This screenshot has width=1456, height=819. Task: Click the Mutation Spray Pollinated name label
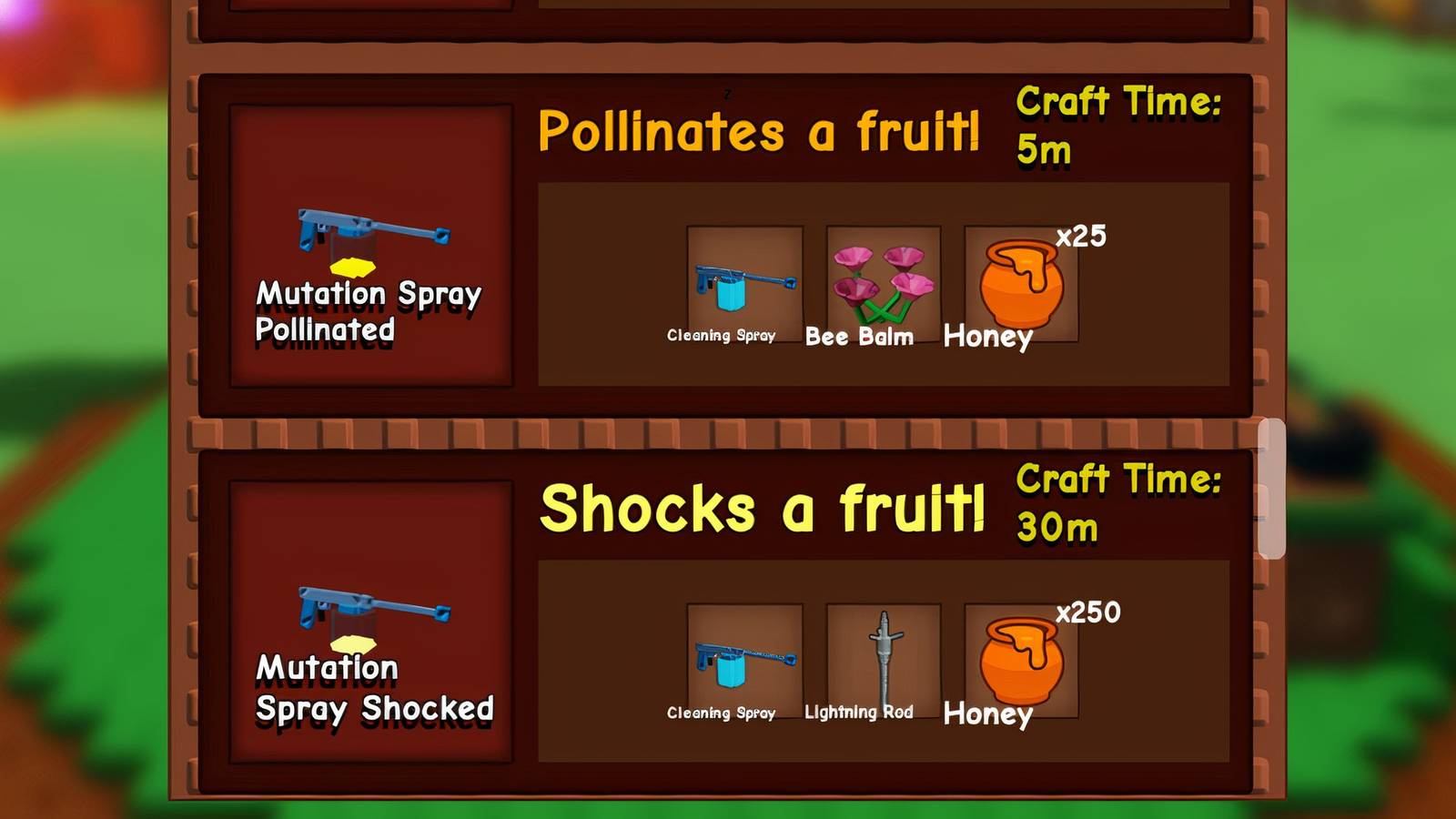tap(369, 312)
